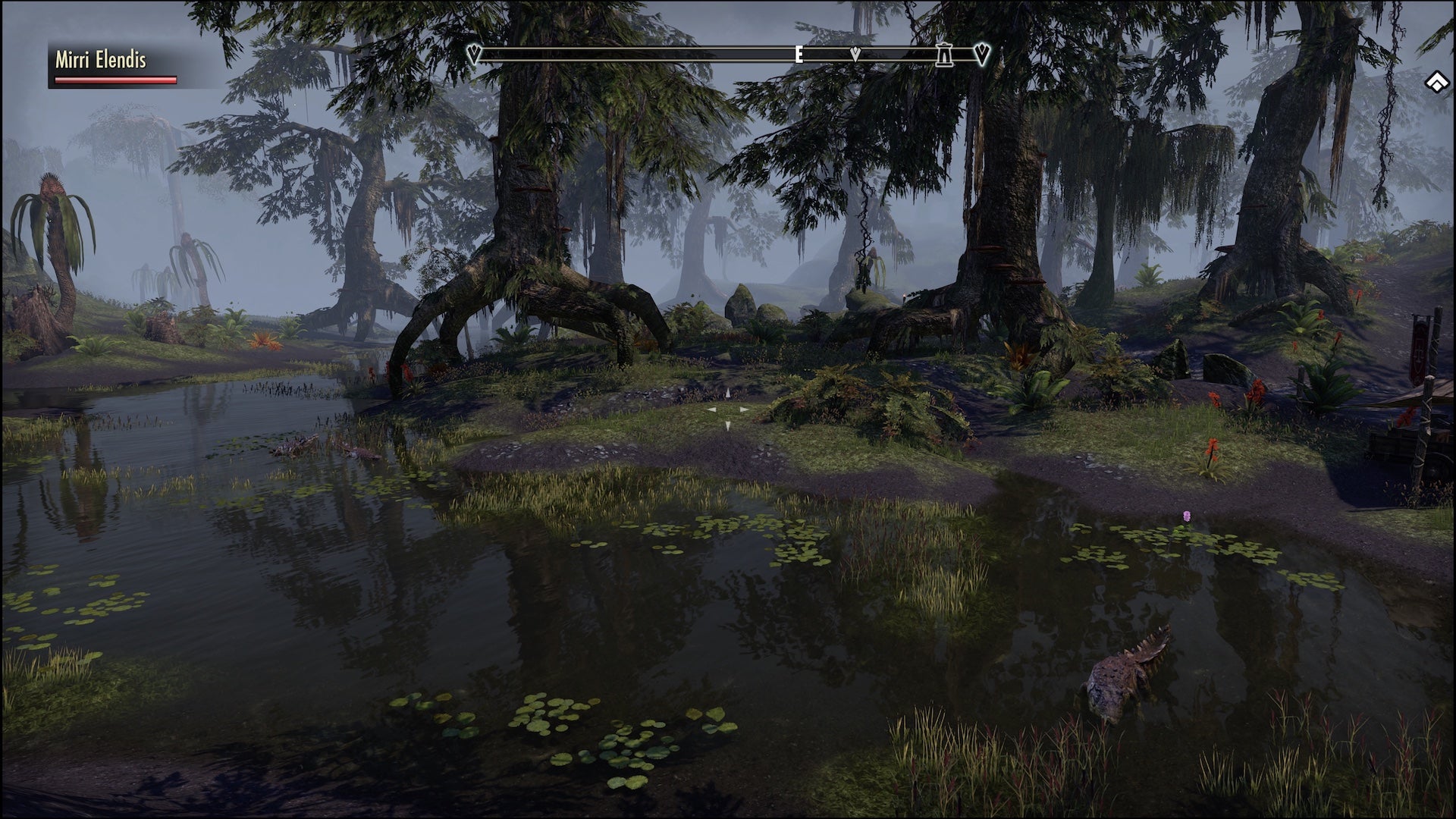Click the diamond marker right of the E indicator
The width and height of the screenshot is (1456, 819).
pyautogui.click(x=855, y=54)
